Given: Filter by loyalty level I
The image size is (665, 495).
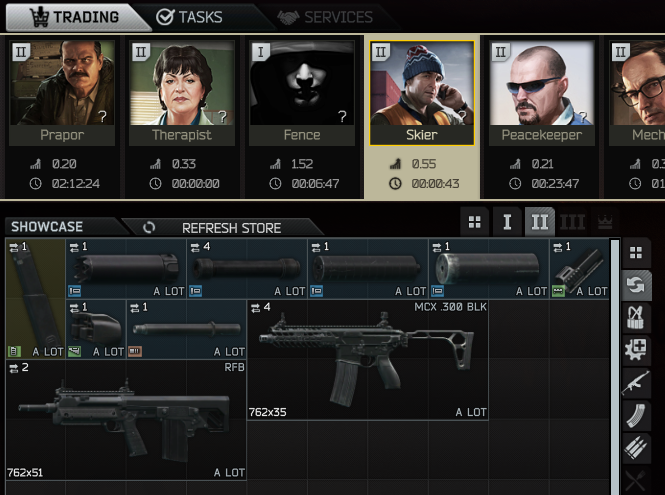Looking at the screenshot, I should coord(507,222).
